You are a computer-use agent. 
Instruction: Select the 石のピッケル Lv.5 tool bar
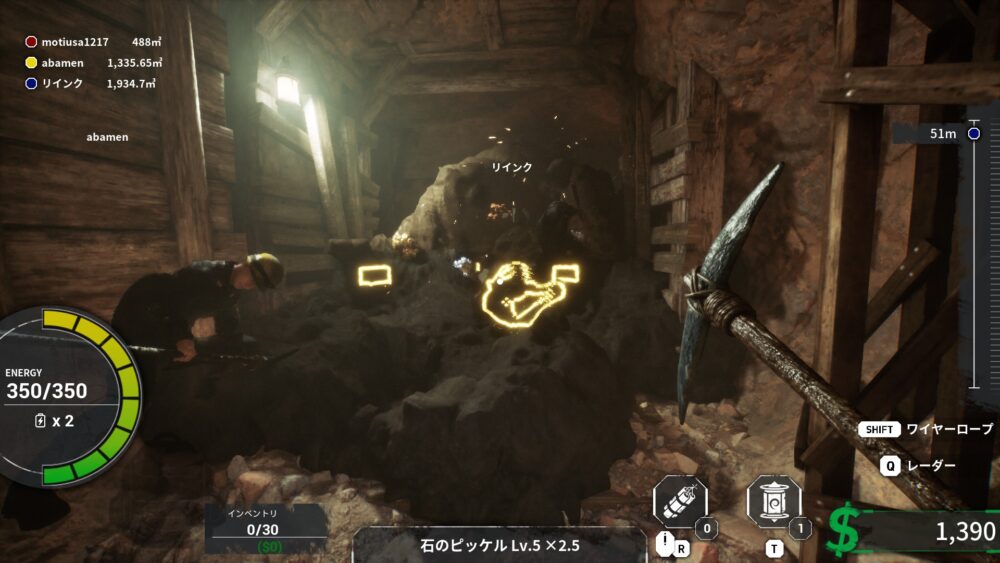point(500,545)
